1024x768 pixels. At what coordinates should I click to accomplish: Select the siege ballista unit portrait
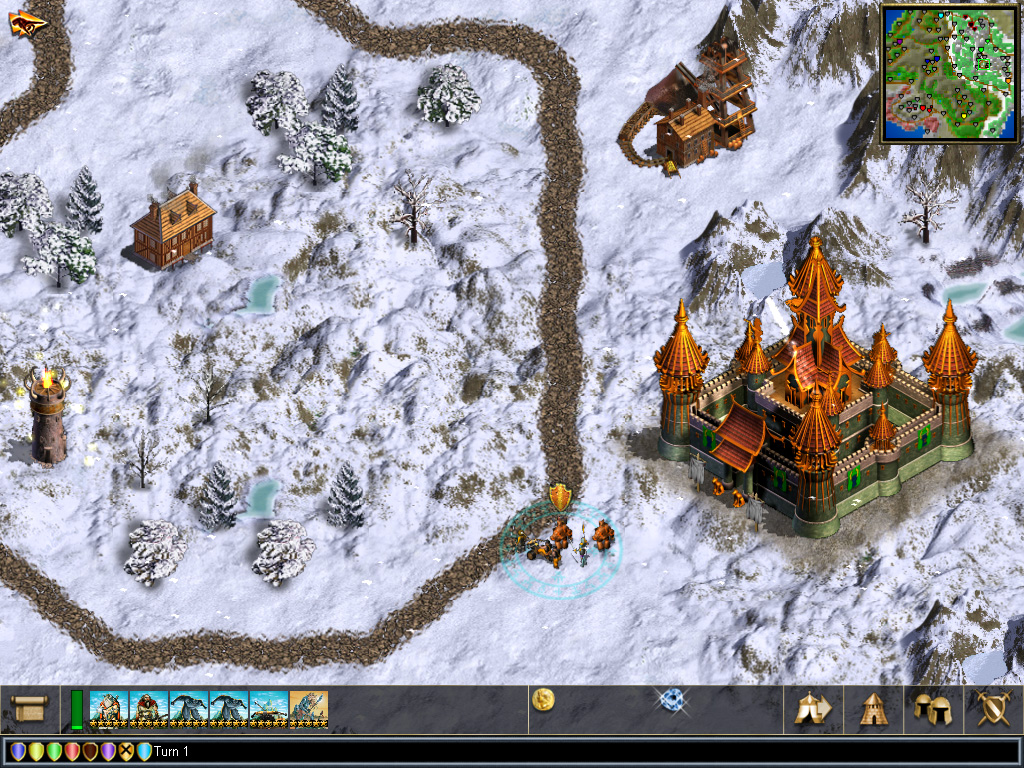(269, 709)
